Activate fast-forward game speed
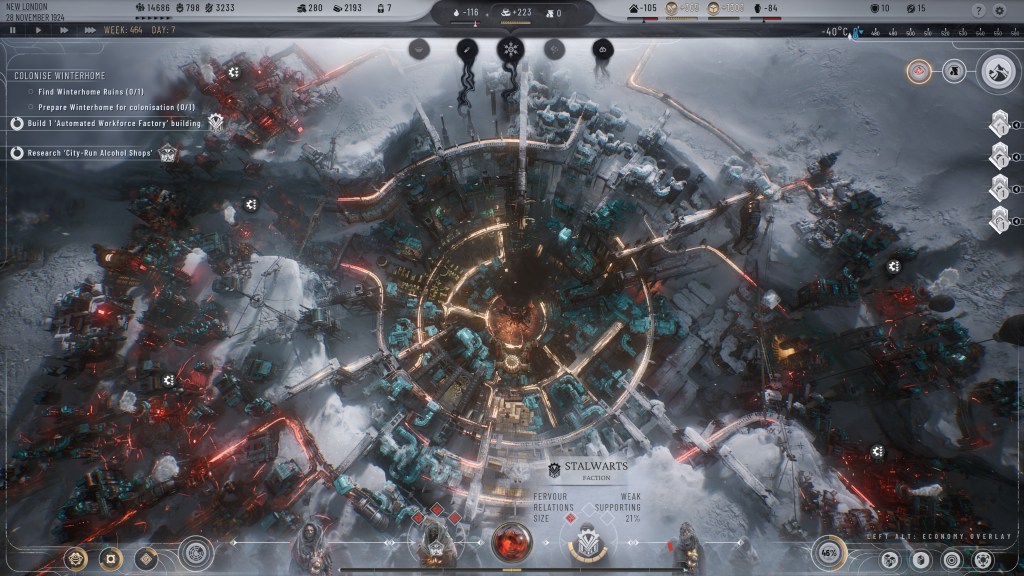 point(64,30)
